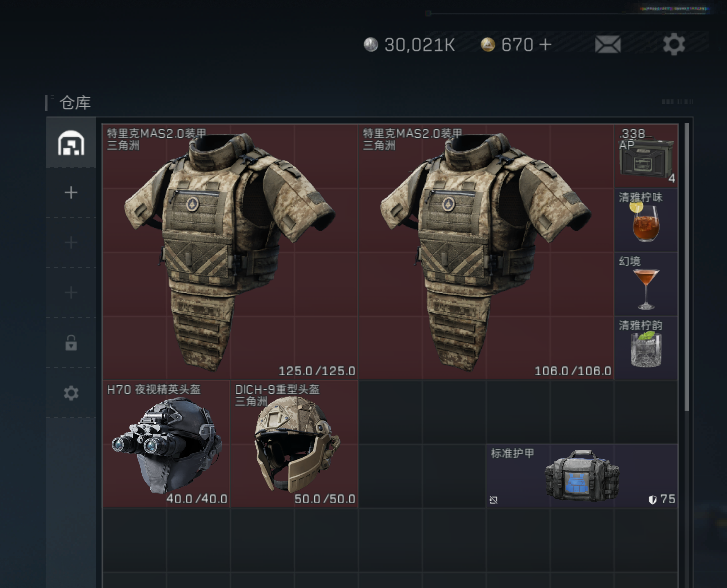
Task: Open the mail inbox envelope icon
Action: (x=607, y=44)
